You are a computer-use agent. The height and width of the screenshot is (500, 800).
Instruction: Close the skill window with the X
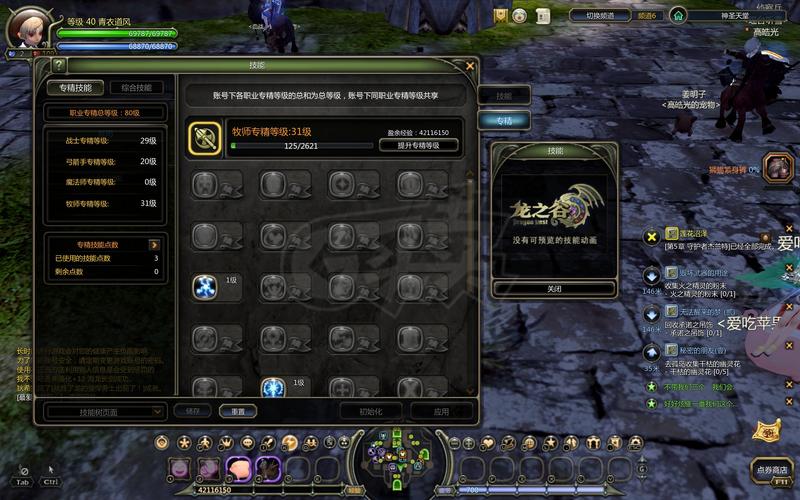[470, 66]
